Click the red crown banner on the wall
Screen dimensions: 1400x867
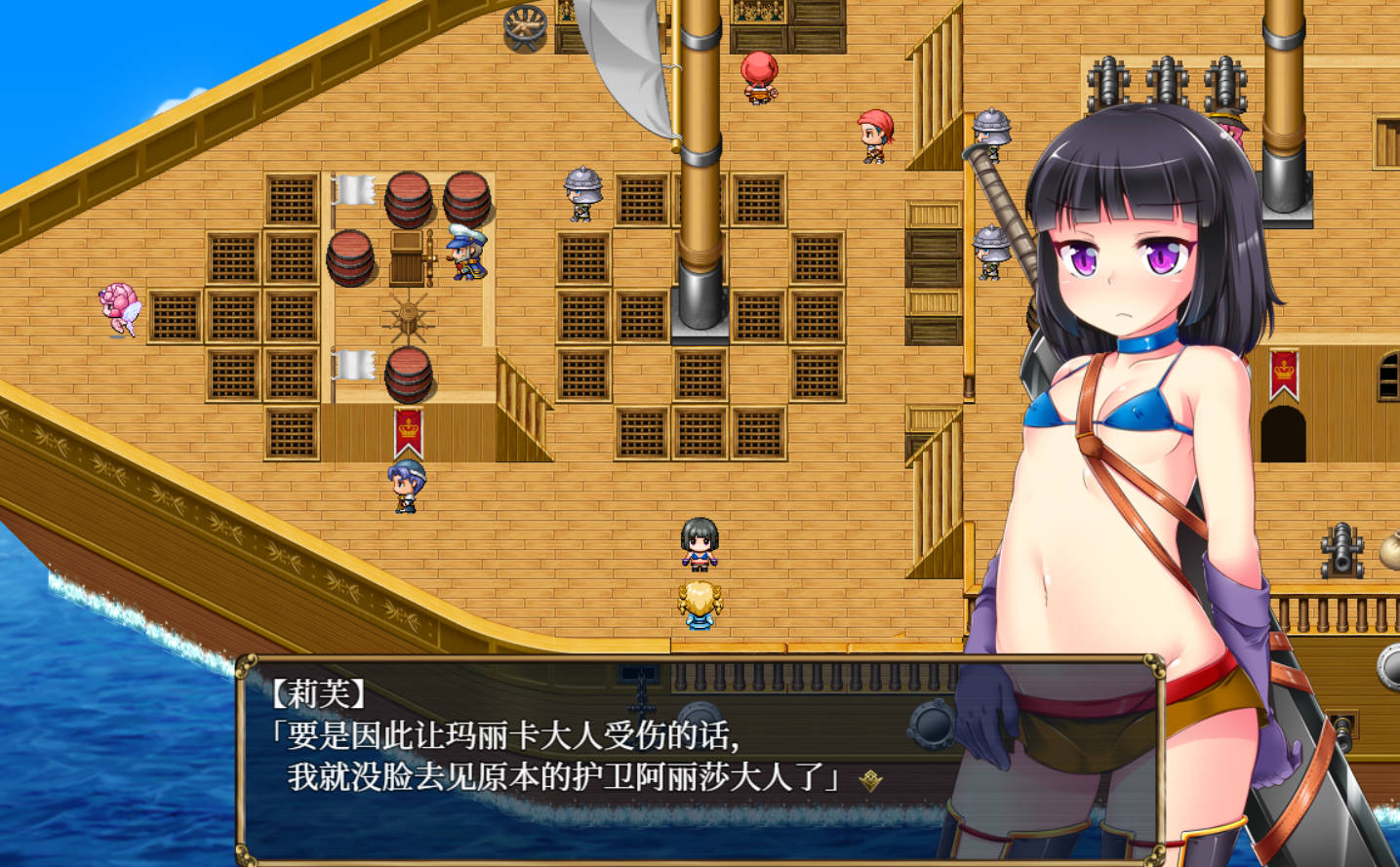coord(408,429)
